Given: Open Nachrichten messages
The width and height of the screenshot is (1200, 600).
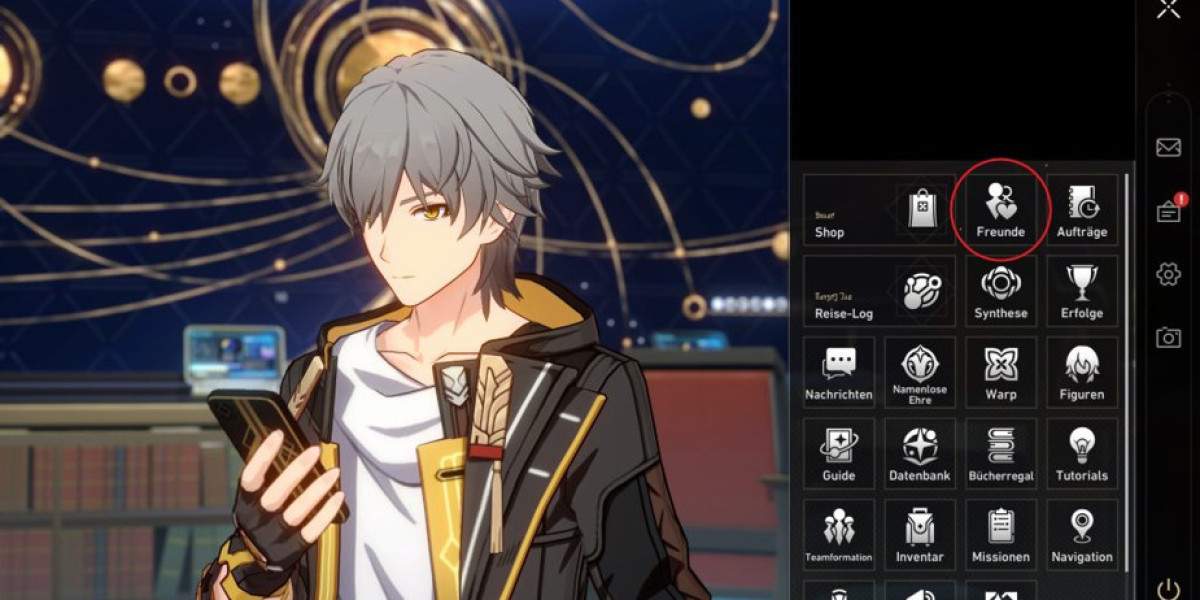Looking at the screenshot, I should tap(839, 372).
